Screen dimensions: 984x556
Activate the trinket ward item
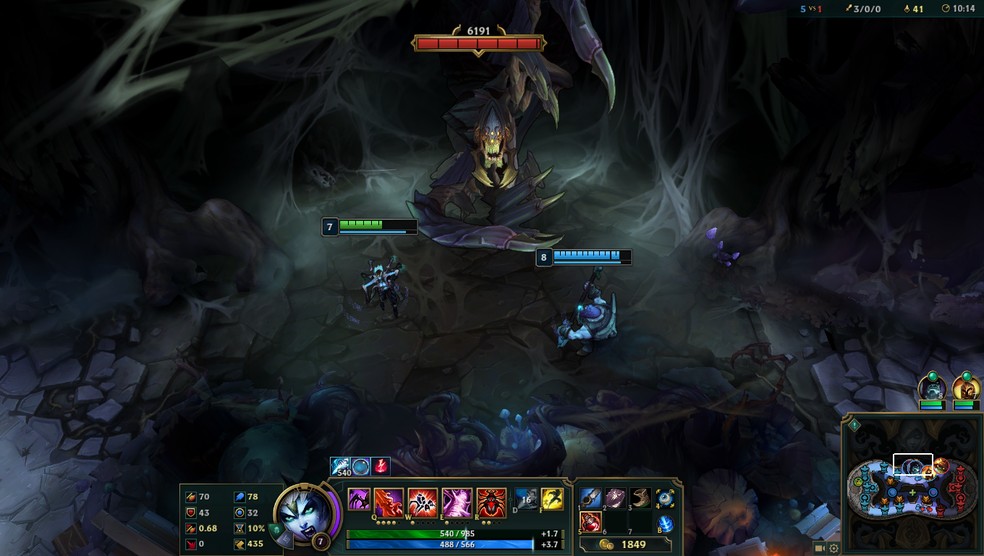click(x=665, y=497)
